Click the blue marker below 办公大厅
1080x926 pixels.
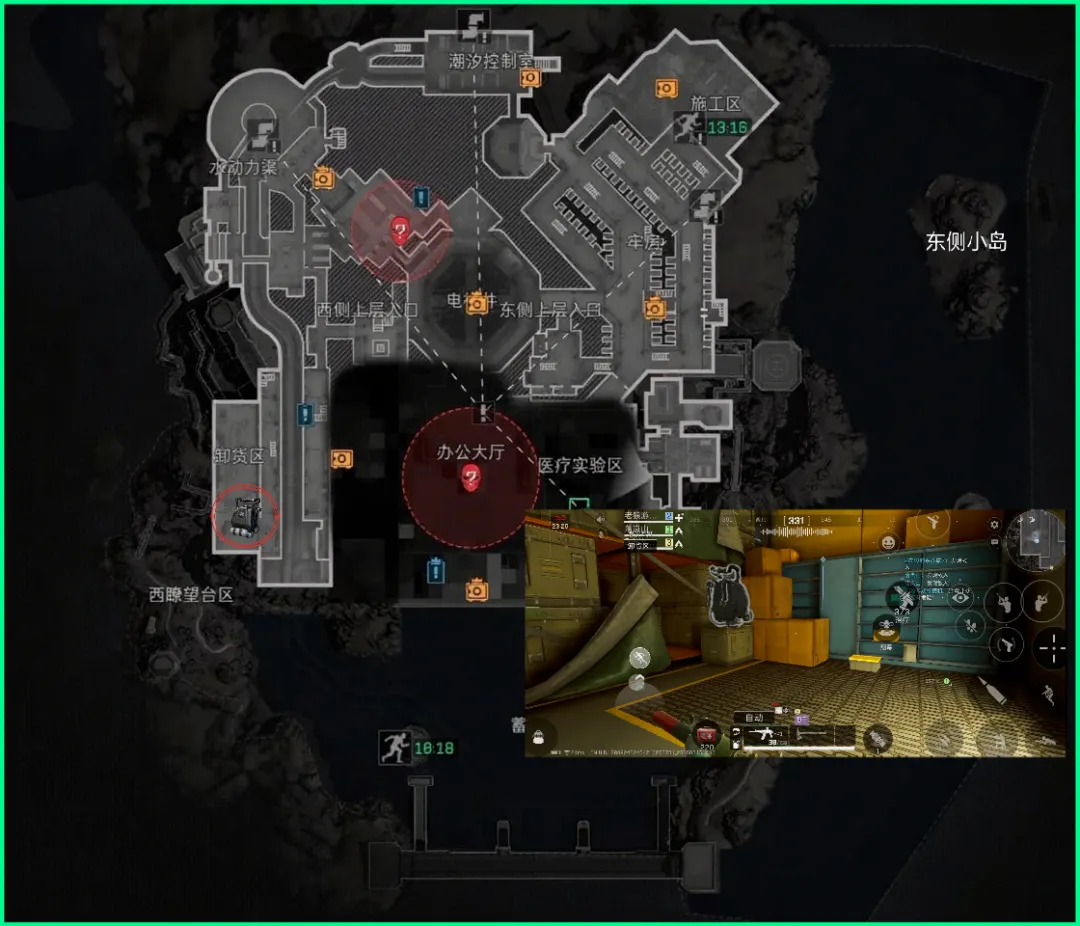[x=434, y=570]
